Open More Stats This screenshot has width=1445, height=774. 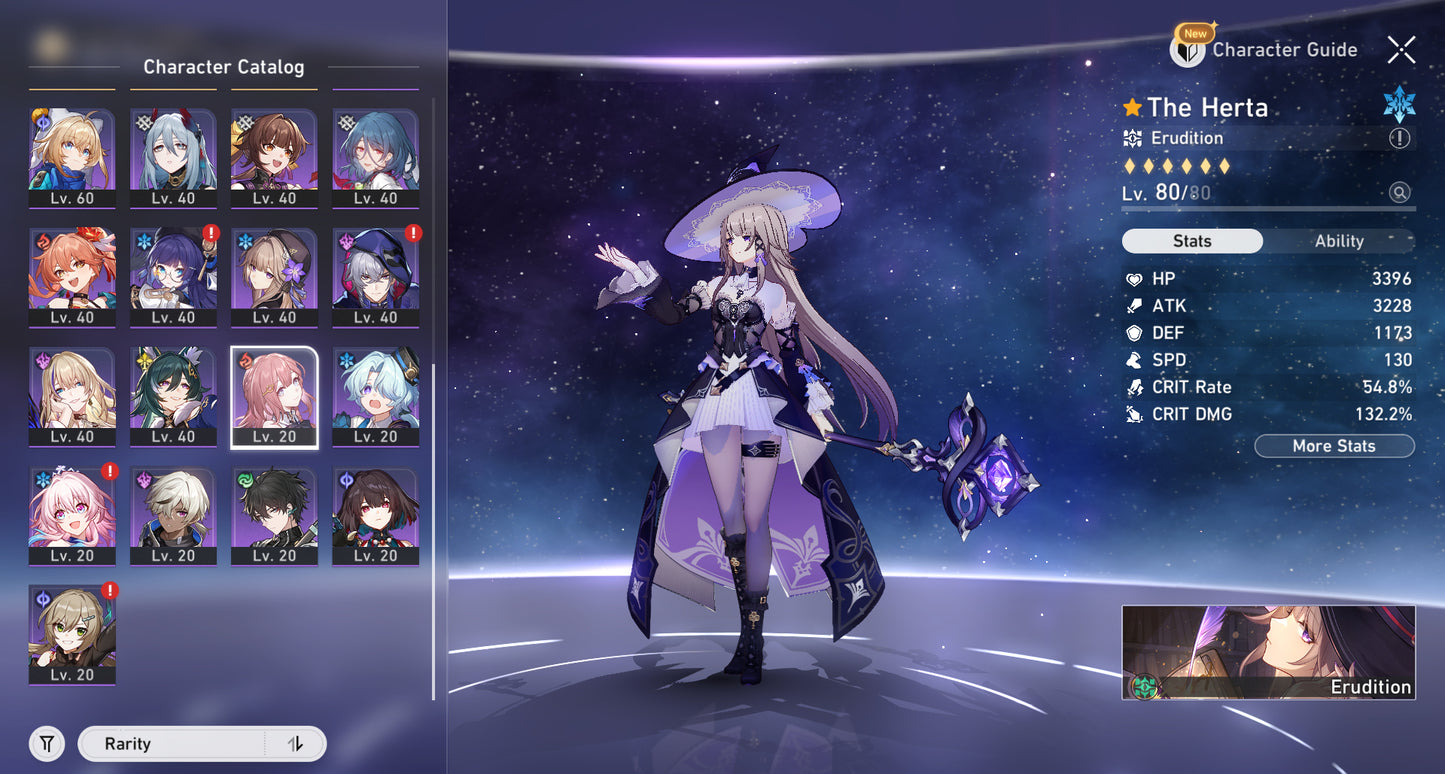[x=1334, y=446]
